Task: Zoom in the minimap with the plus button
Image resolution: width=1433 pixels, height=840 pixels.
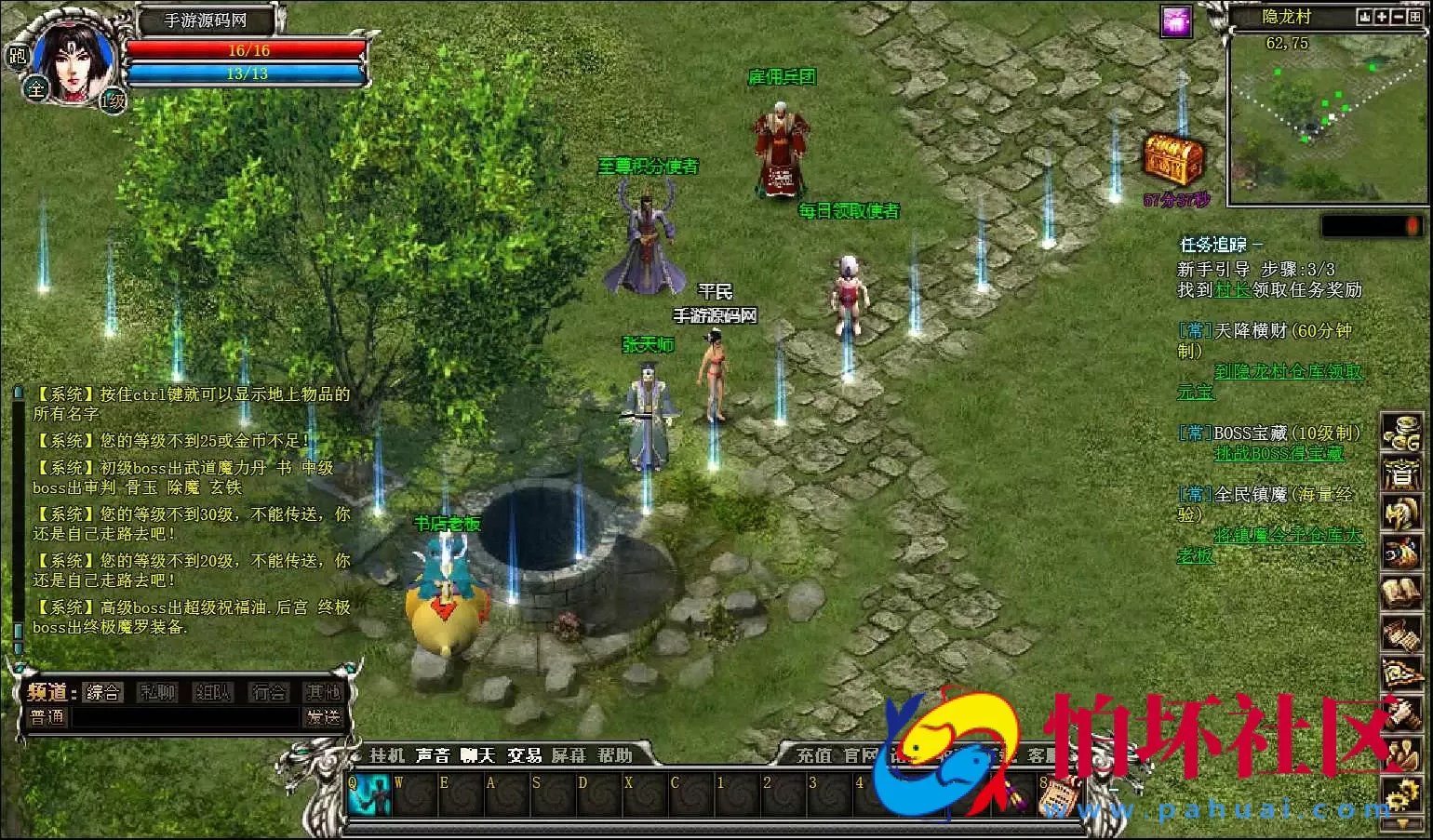Action: click(1382, 17)
